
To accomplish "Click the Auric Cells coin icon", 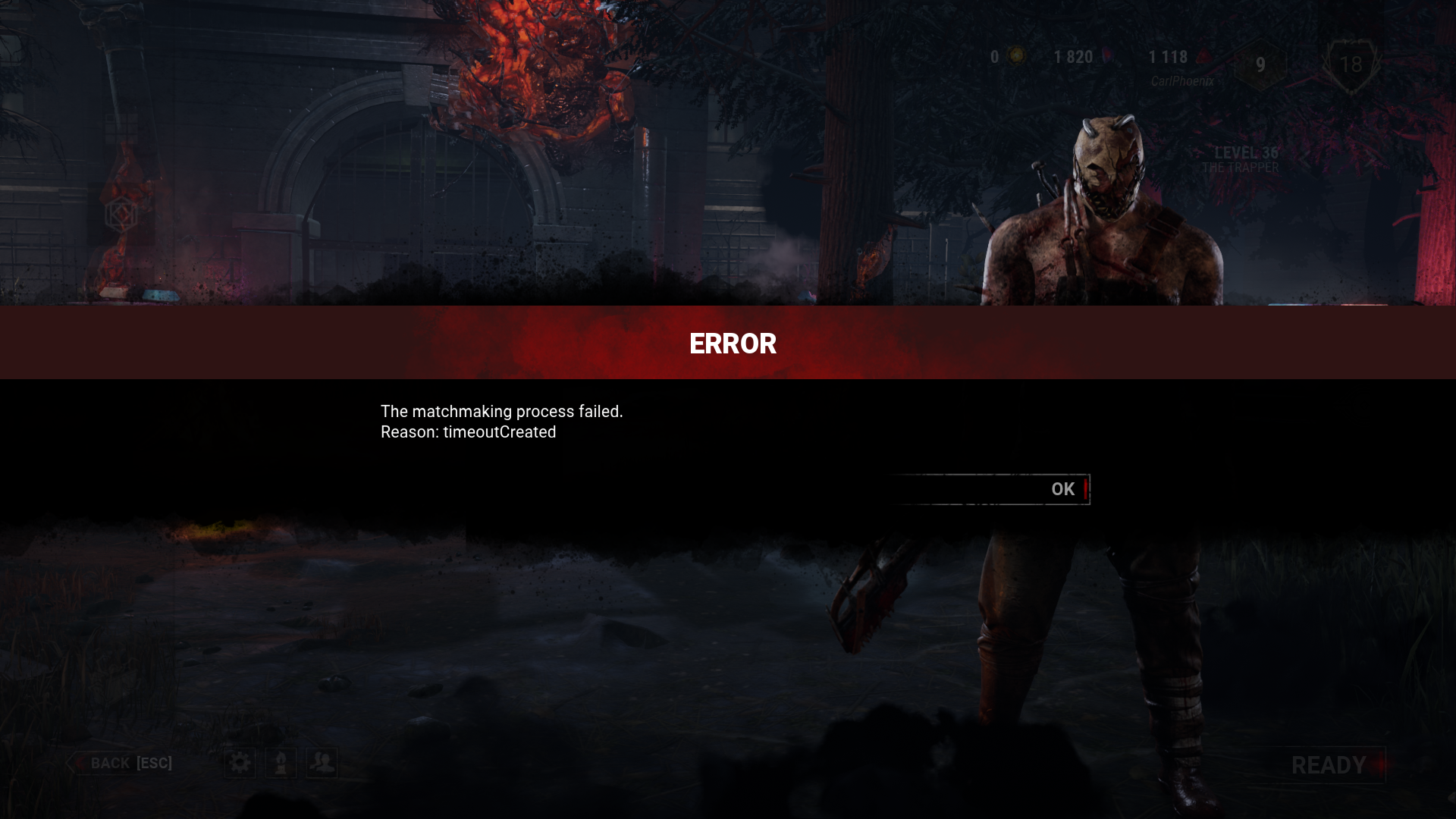I will (1016, 56).
